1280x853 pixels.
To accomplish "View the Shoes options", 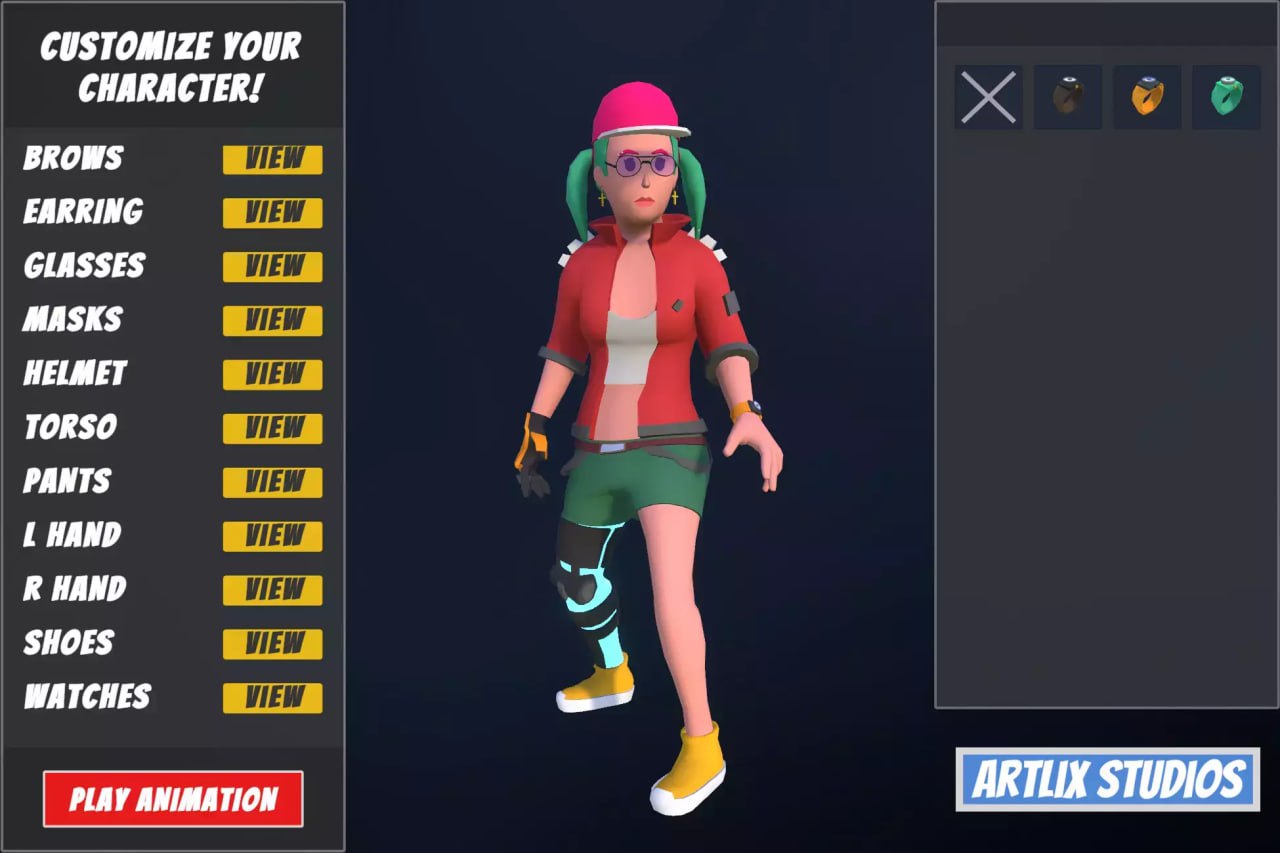I will tap(272, 644).
